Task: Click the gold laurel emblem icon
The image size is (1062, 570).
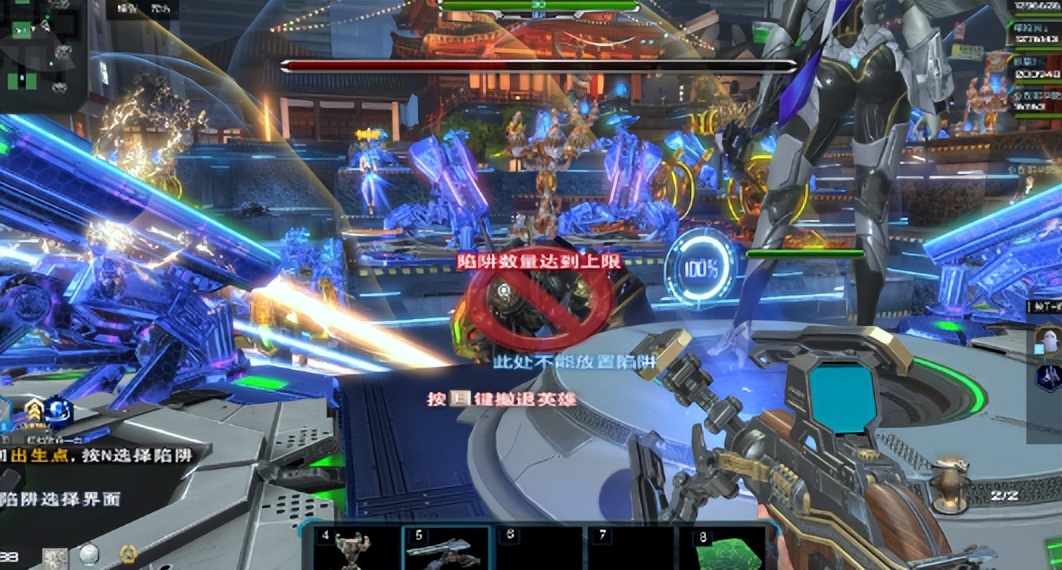Action: click(x=128, y=554)
